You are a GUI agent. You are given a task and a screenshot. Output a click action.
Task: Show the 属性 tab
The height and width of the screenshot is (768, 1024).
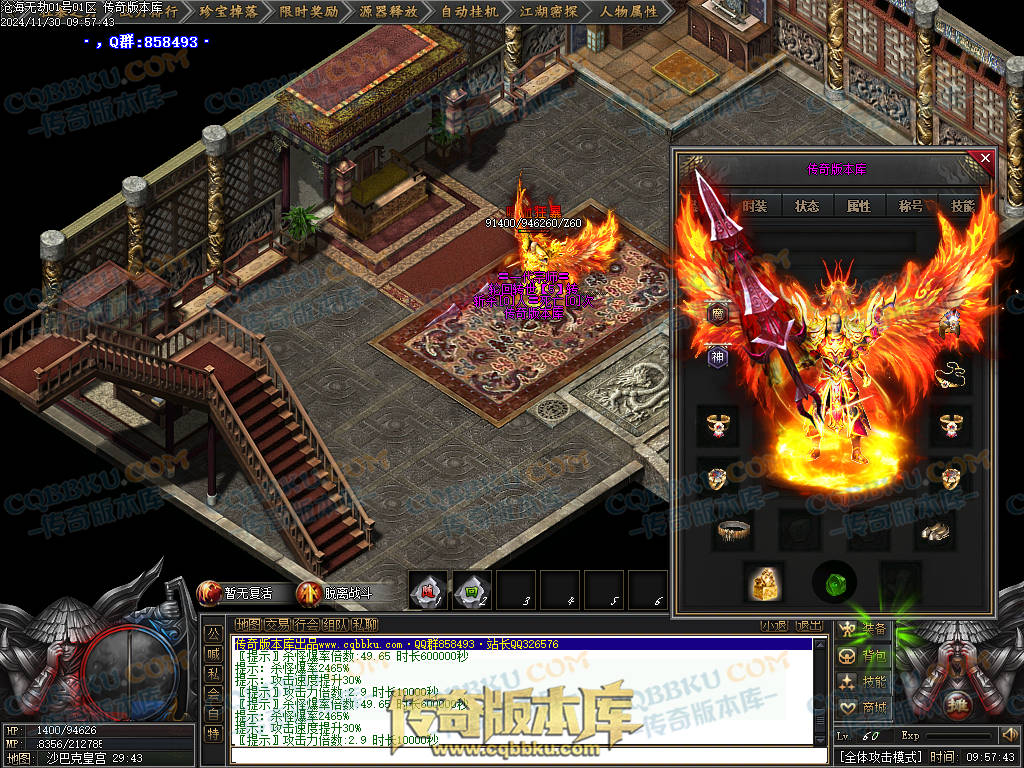coord(859,206)
